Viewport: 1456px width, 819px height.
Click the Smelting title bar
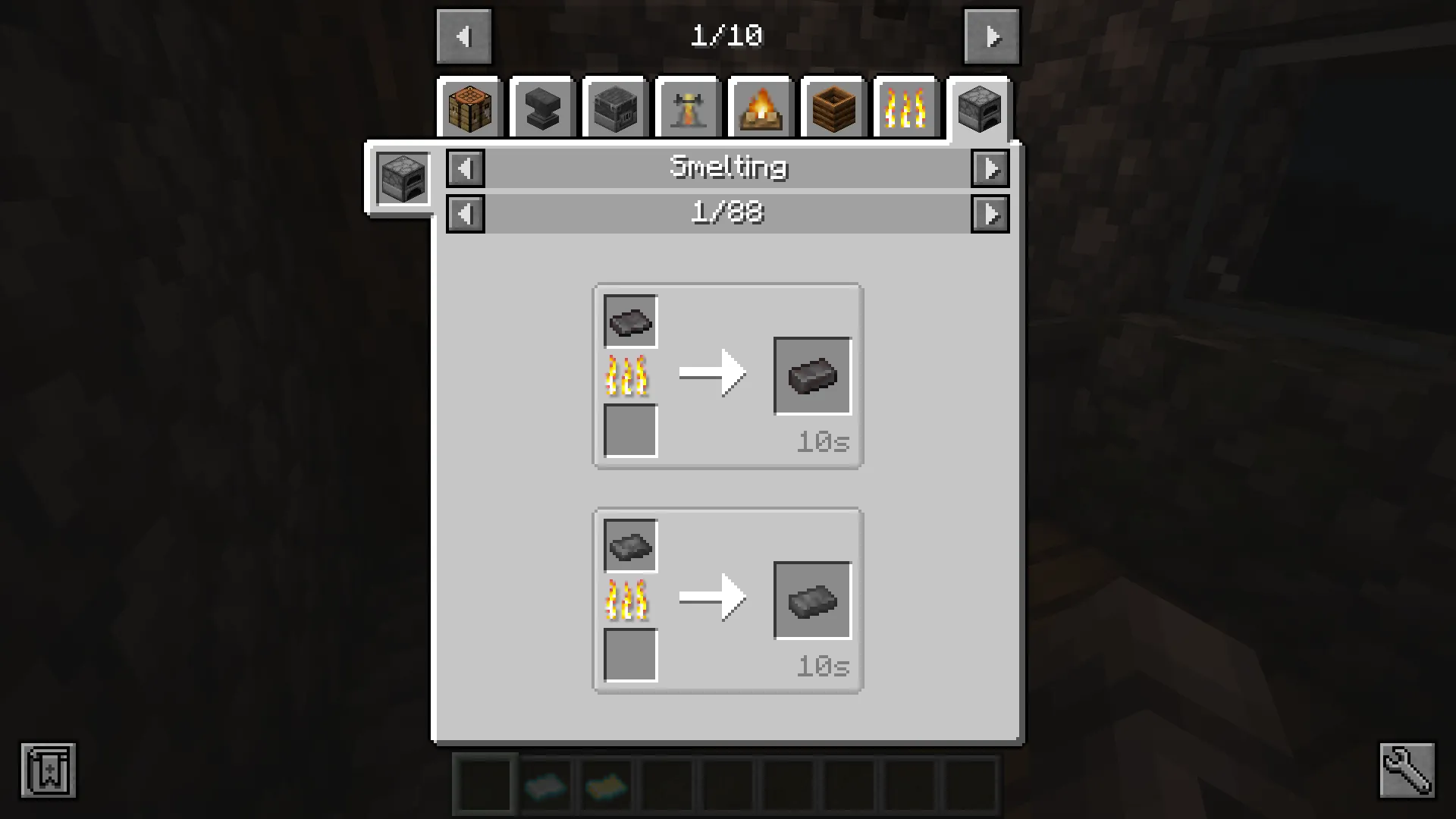coord(728,168)
